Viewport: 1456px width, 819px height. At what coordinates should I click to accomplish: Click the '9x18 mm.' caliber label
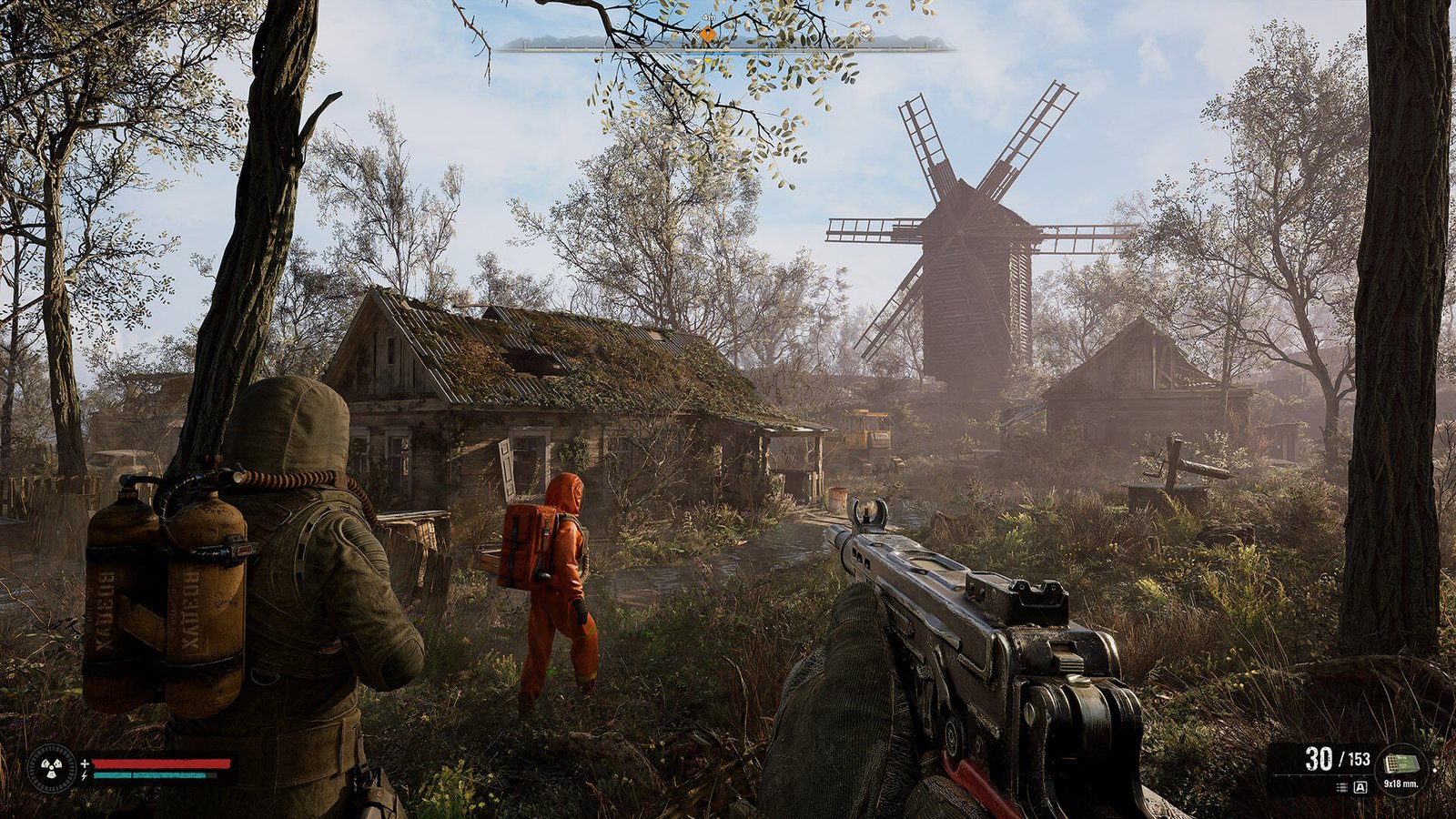pyautogui.click(x=1401, y=784)
